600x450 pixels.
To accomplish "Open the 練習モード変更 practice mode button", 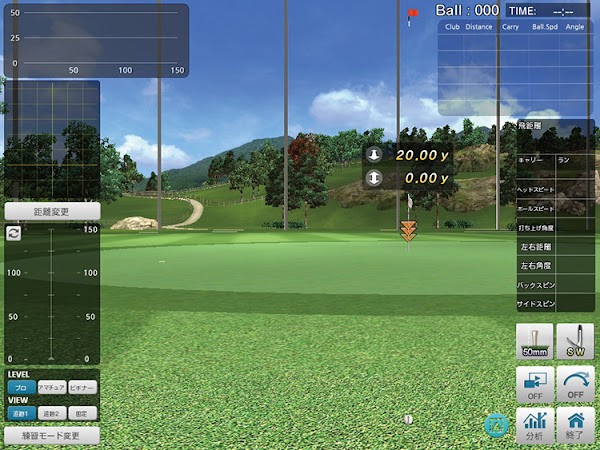I will coord(52,436).
